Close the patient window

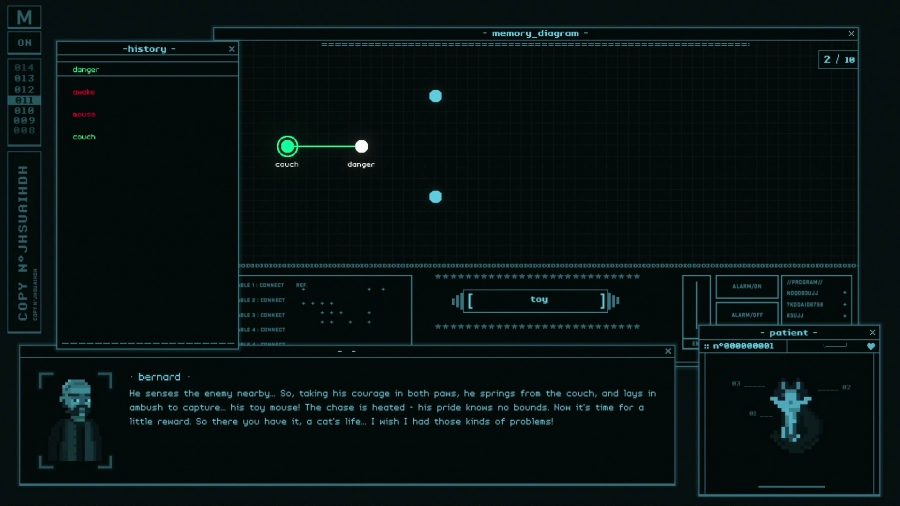(873, 332)
